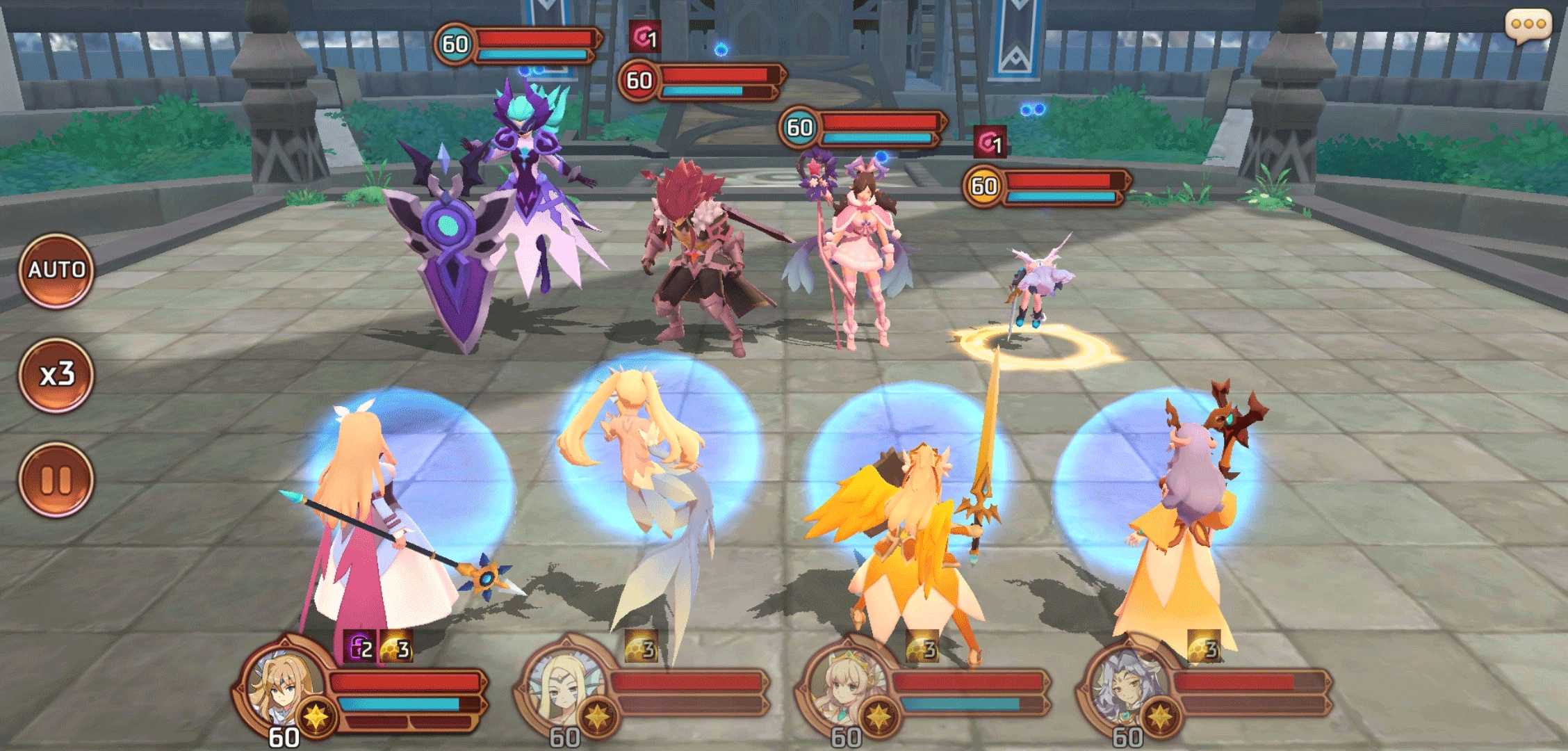Change the x3 battle speed

(56, 375)
